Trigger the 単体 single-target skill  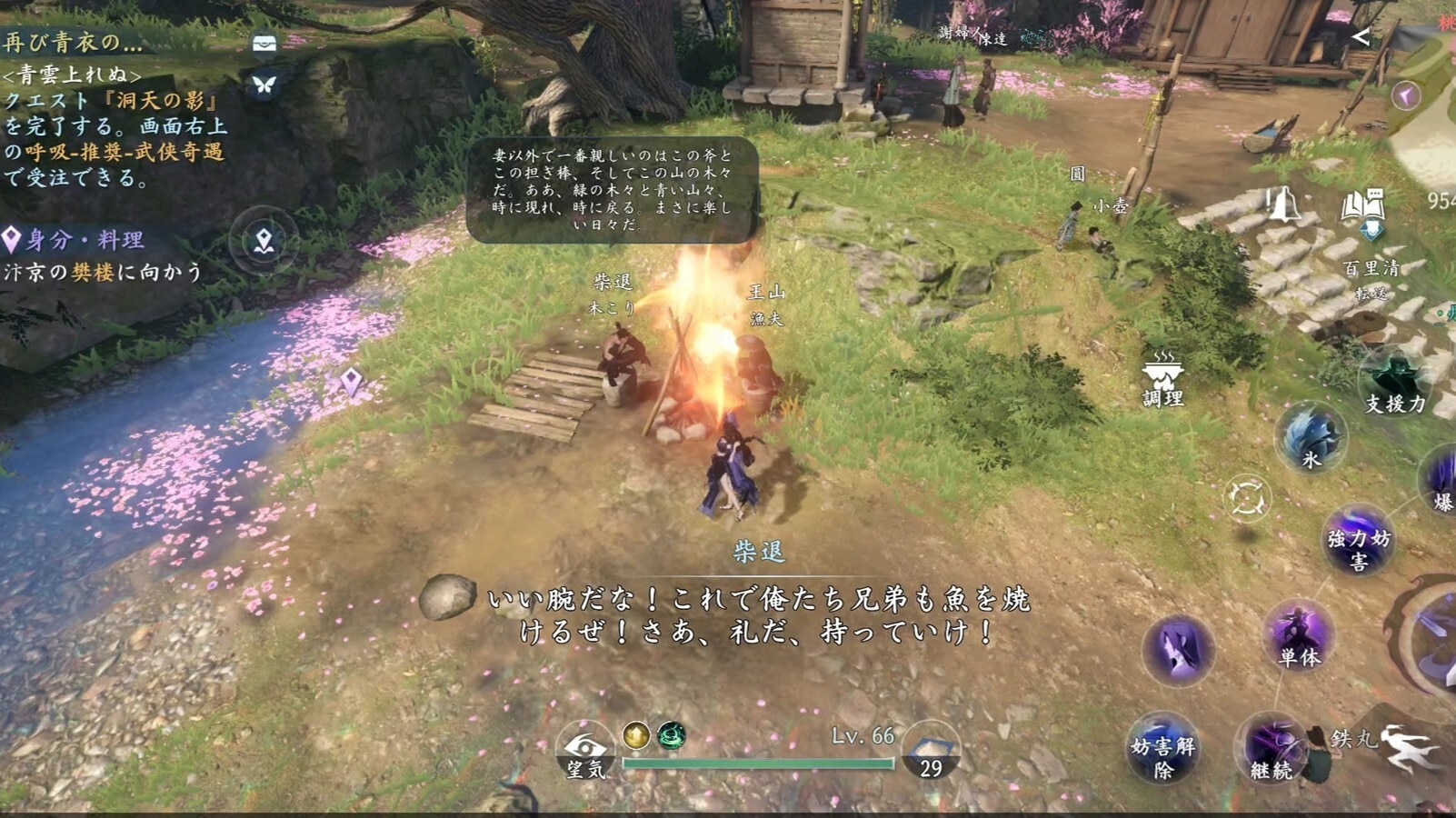tap(1299, 636)
